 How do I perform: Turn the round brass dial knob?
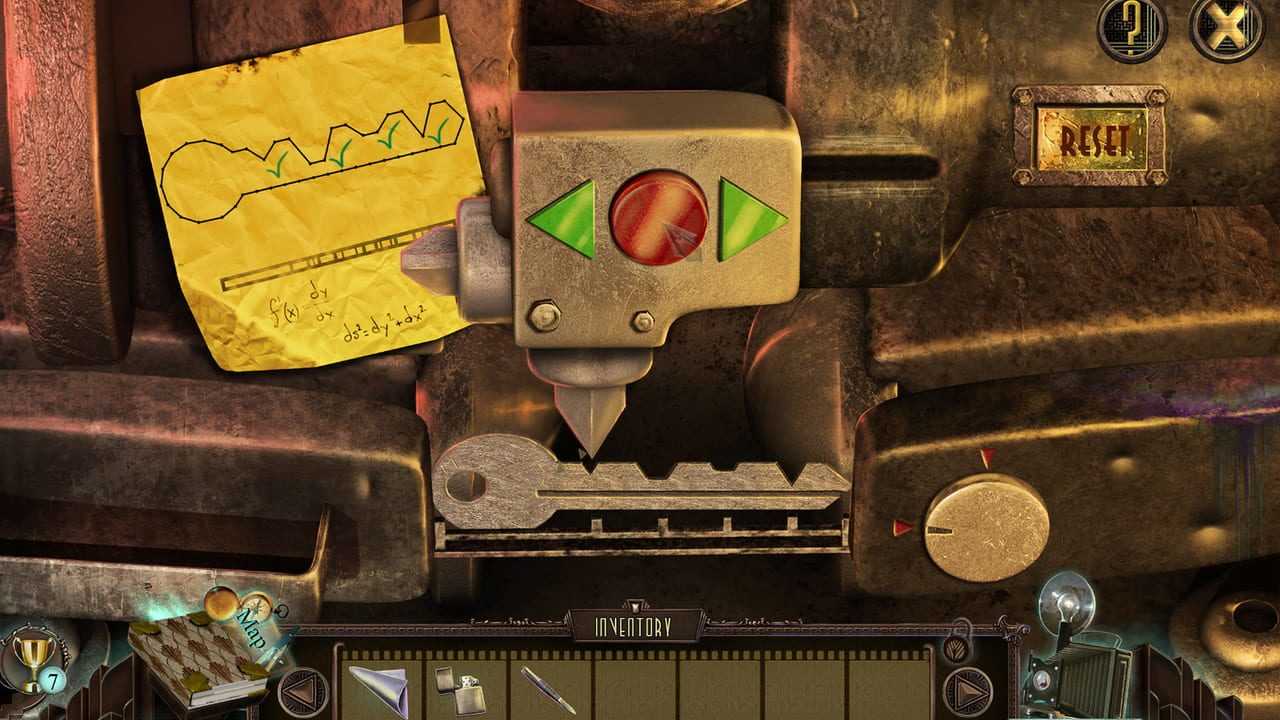pos(985,527)
